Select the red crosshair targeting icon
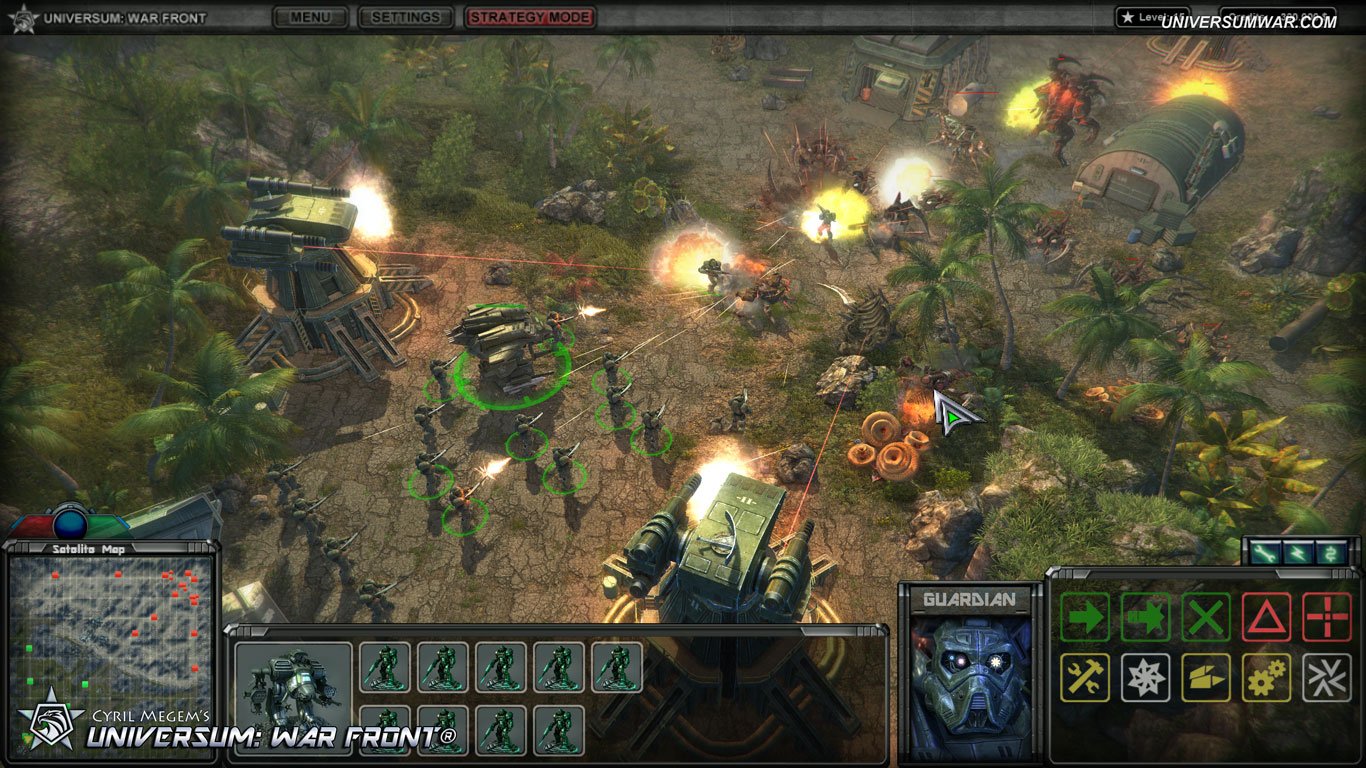1366x768 pixels. tap(1328, 617)
